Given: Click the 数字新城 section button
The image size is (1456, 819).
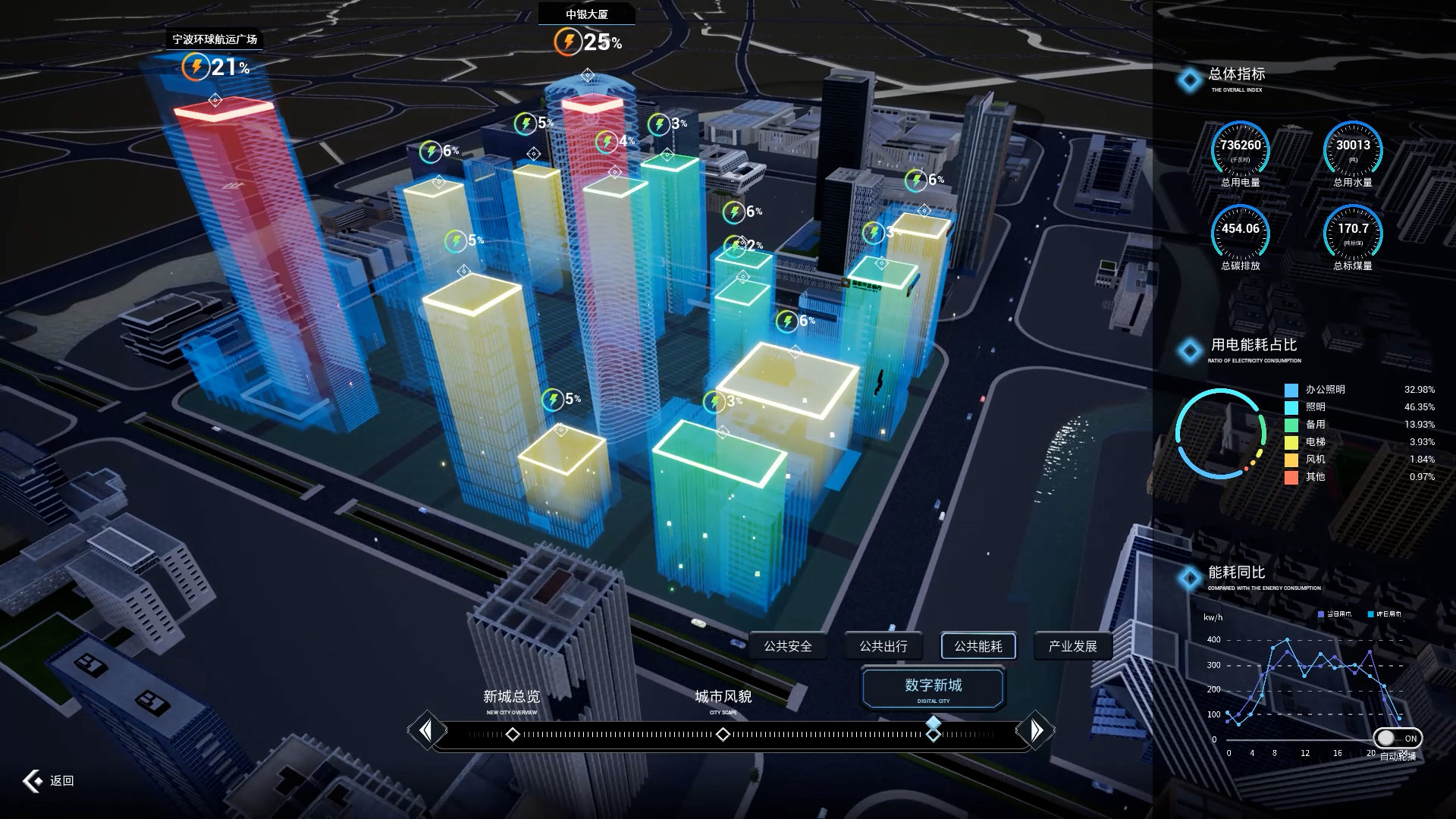Looking at the screenshot, I should click(933, 687).
